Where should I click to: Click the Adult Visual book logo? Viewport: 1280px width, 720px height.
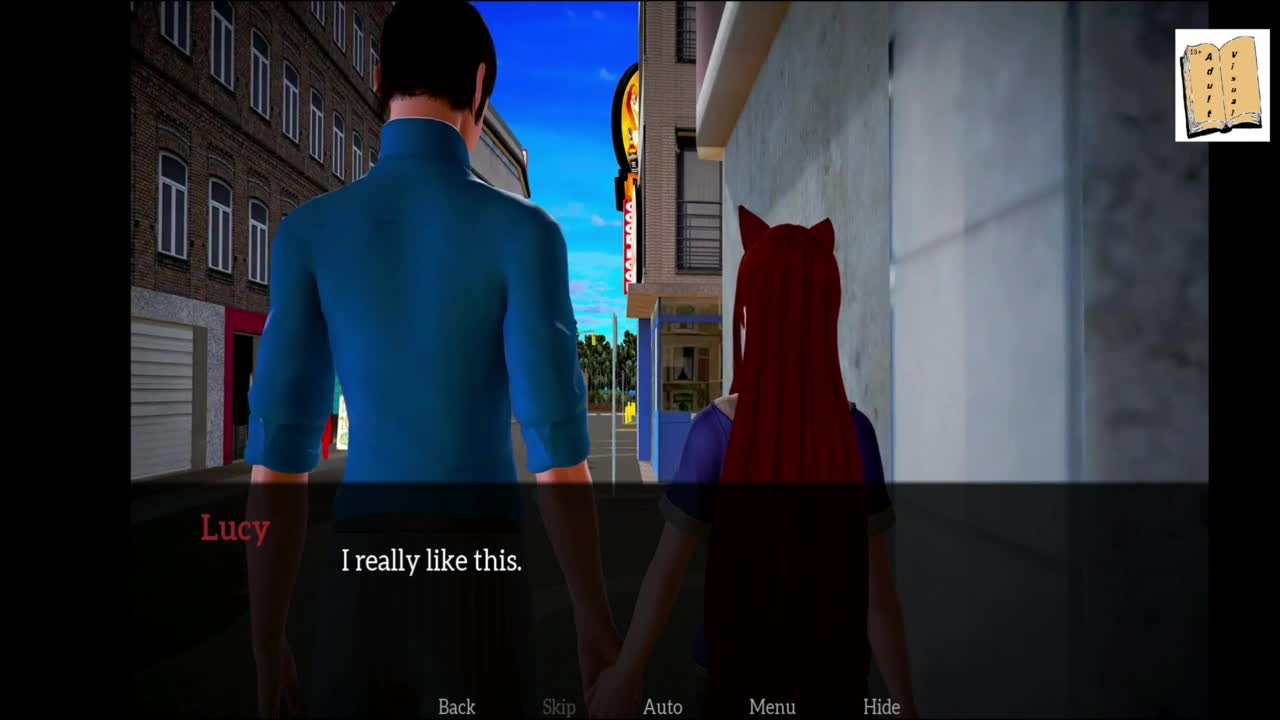(1221, 85)
